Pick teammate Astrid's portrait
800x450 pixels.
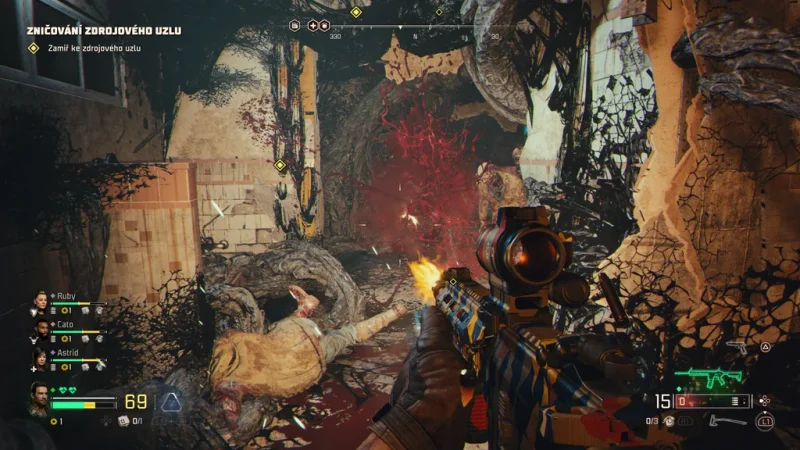(41, 357)
